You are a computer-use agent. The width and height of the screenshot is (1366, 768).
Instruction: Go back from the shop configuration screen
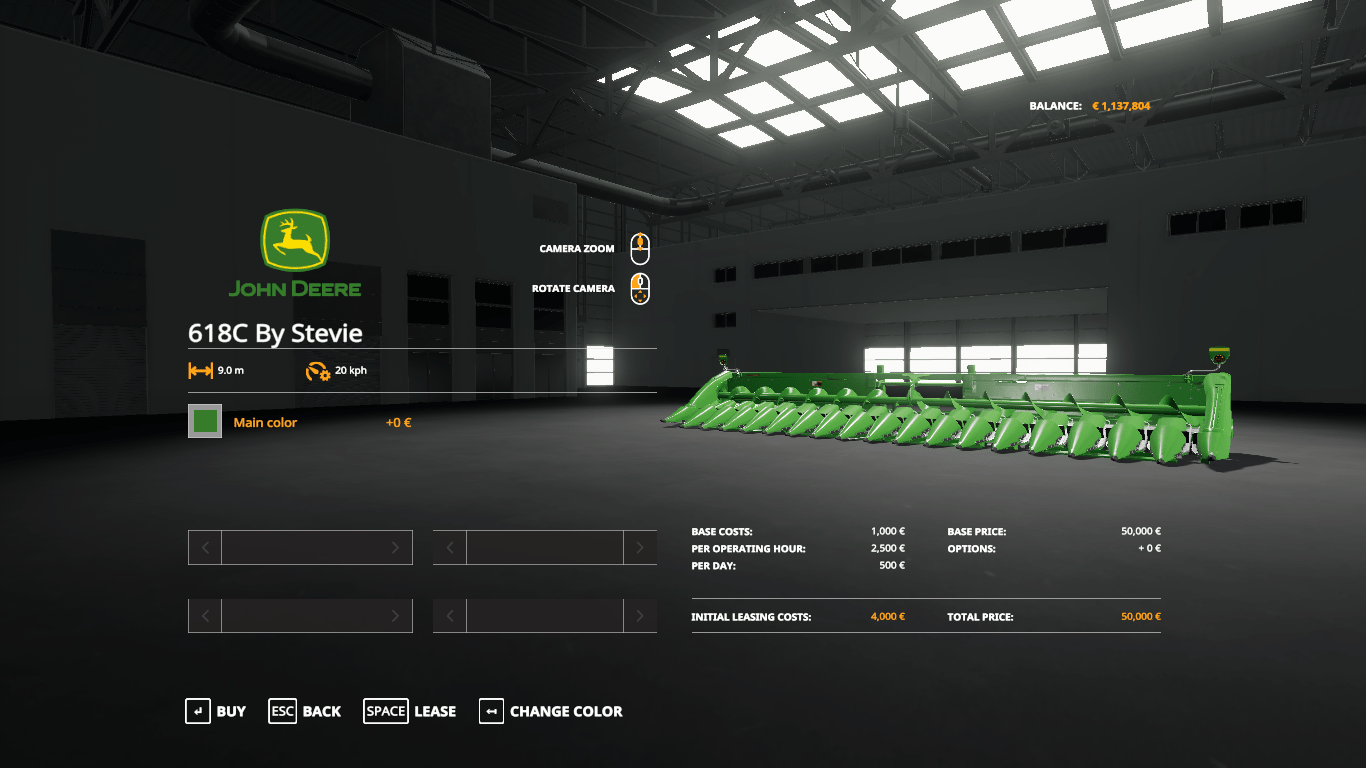pyautogui.click(x=305, y=711)
